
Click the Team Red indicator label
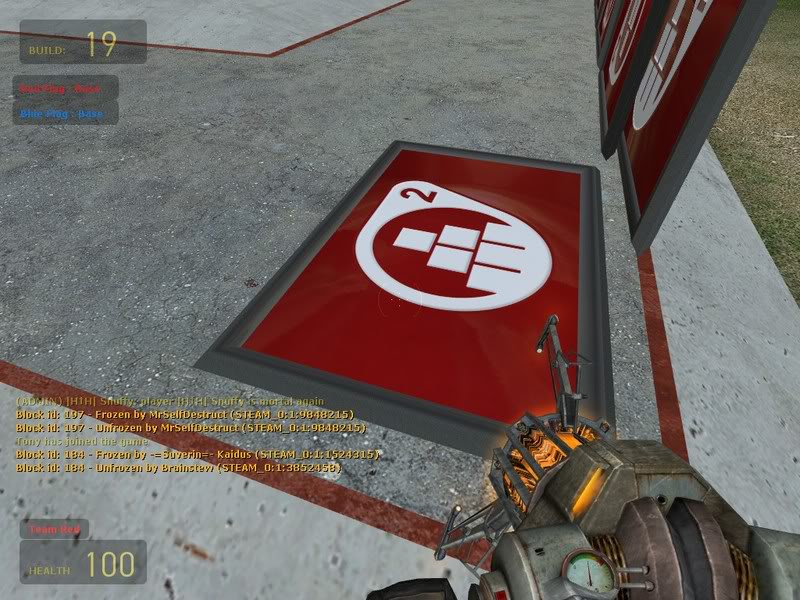pyautogui.click(x=55, y=529)
